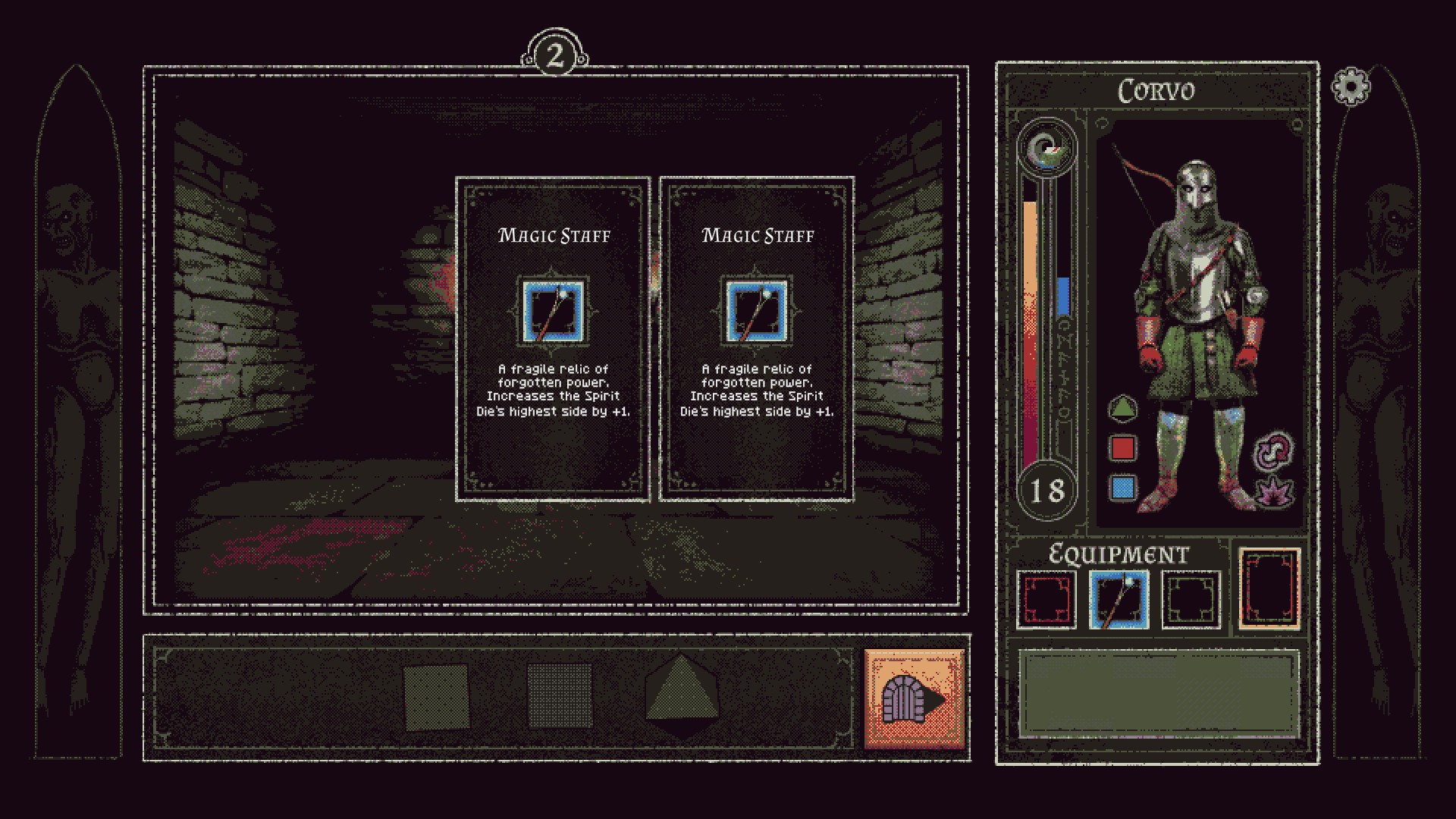This screenshot has height=819, width=1456.
Task: Click the orange-bordered empty card slot
Action: (1269, 588)
